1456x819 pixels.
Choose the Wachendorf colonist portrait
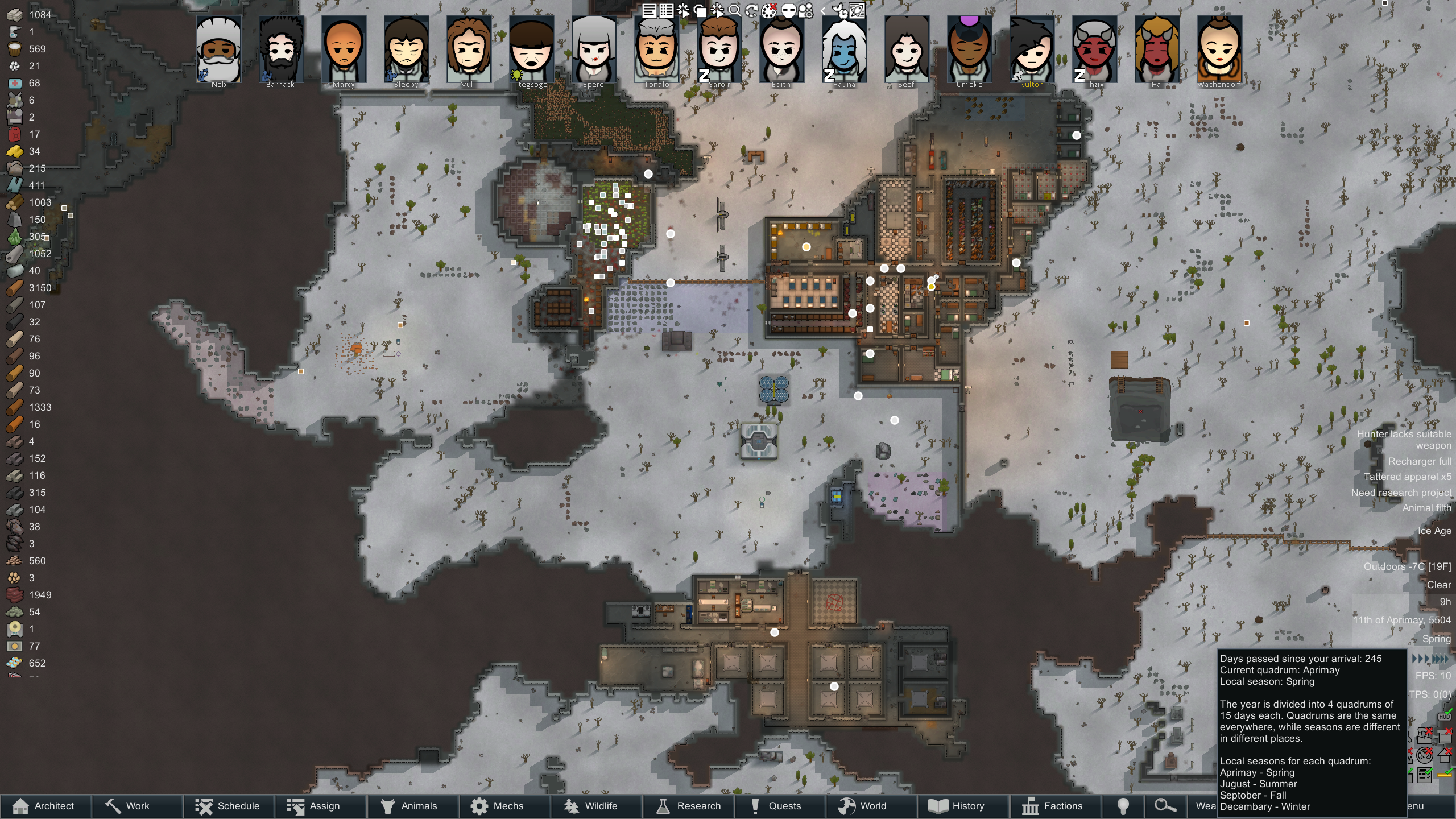pos(1219,50)
